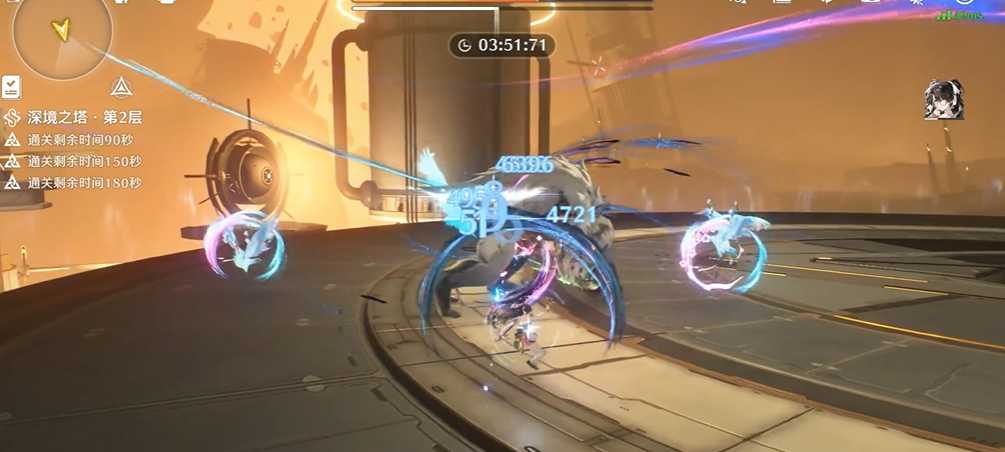The image size is (1005, 452).
Task: Switch to the teammate character portrait
Action: (943, 101)
